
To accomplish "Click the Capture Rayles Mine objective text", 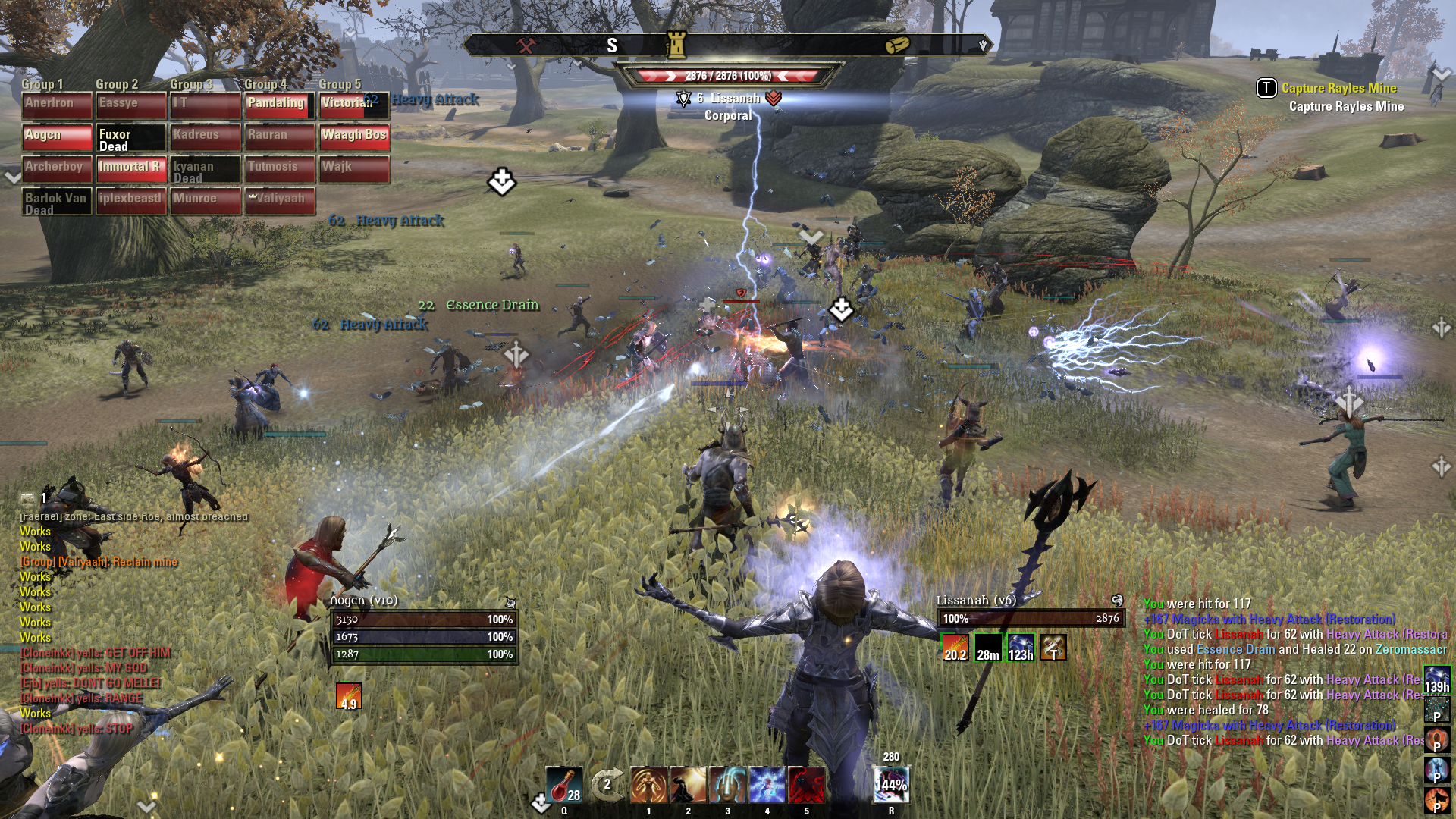I will tap(1338, 88).
